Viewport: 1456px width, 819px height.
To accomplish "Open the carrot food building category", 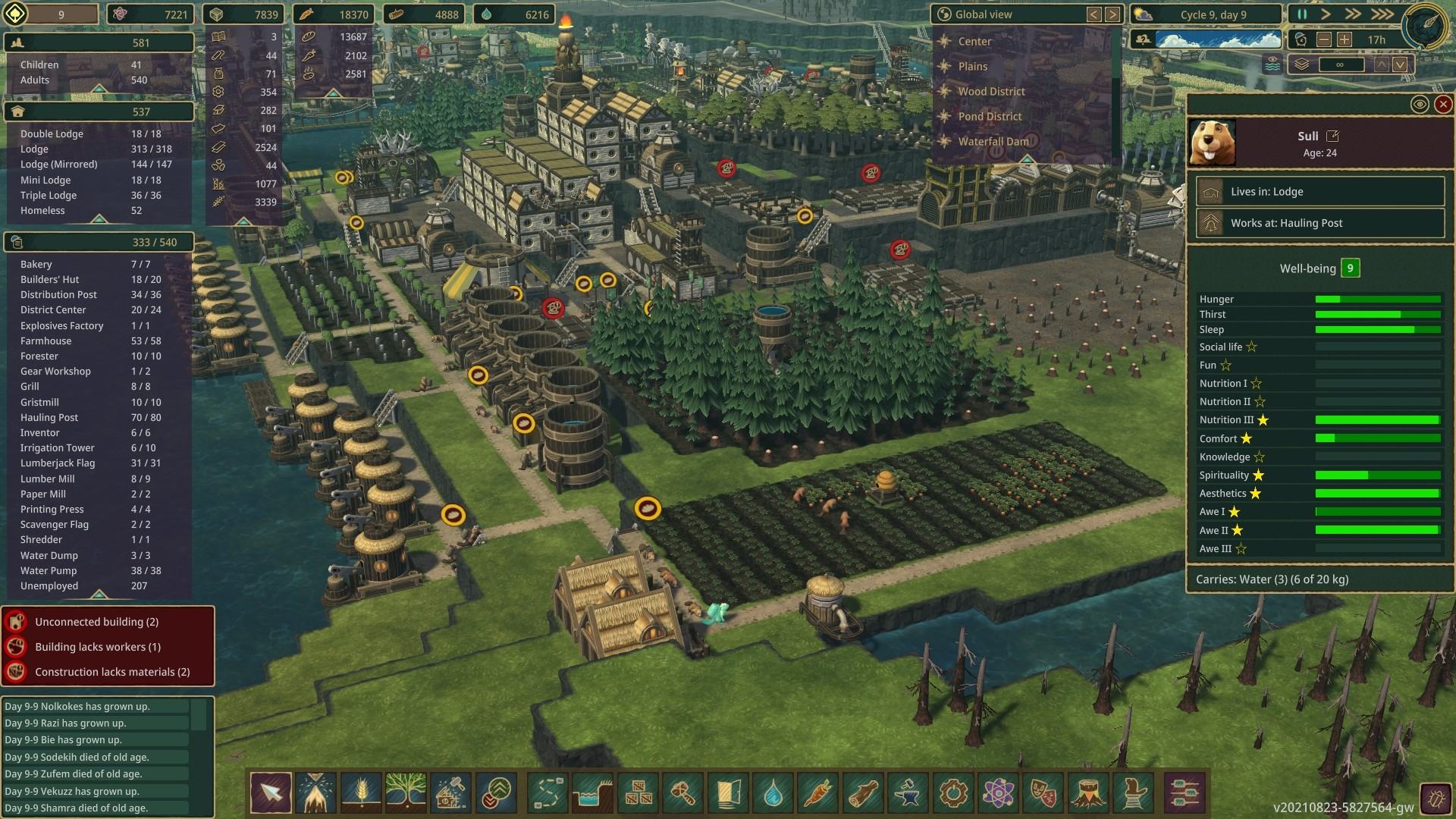I will 817,793.
